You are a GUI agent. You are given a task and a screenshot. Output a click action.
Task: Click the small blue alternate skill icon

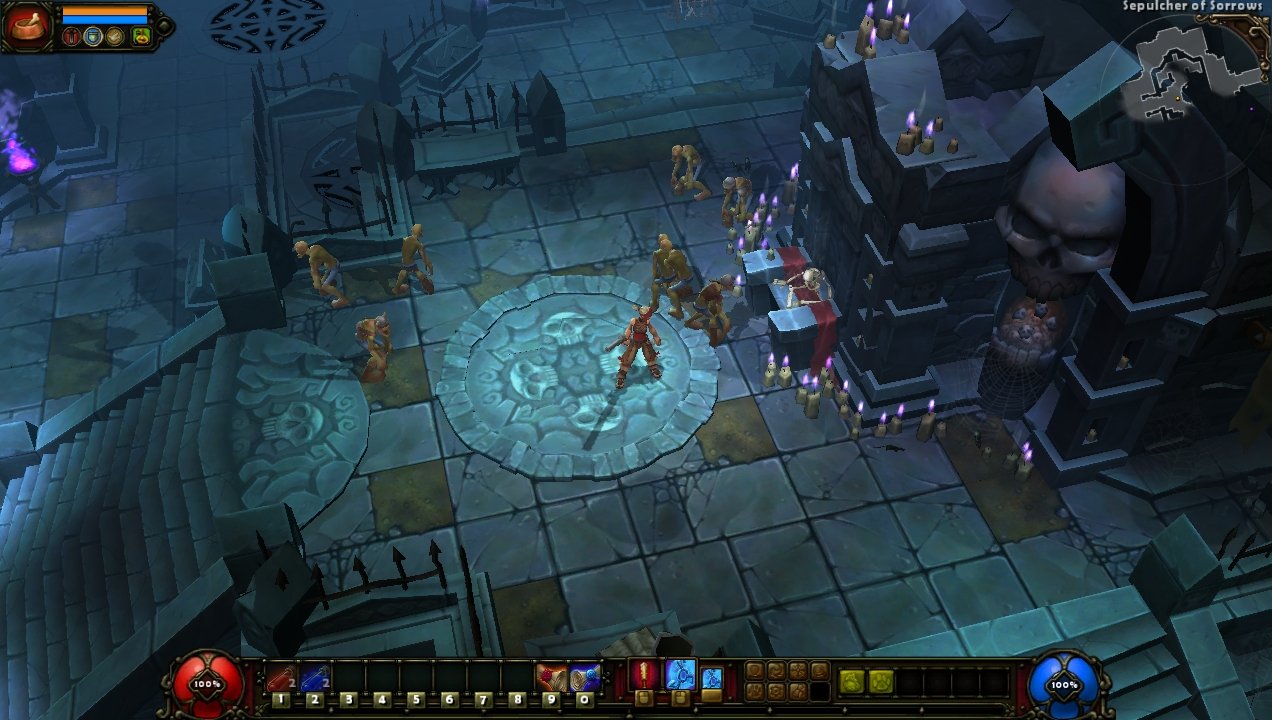tap(711, 677)
